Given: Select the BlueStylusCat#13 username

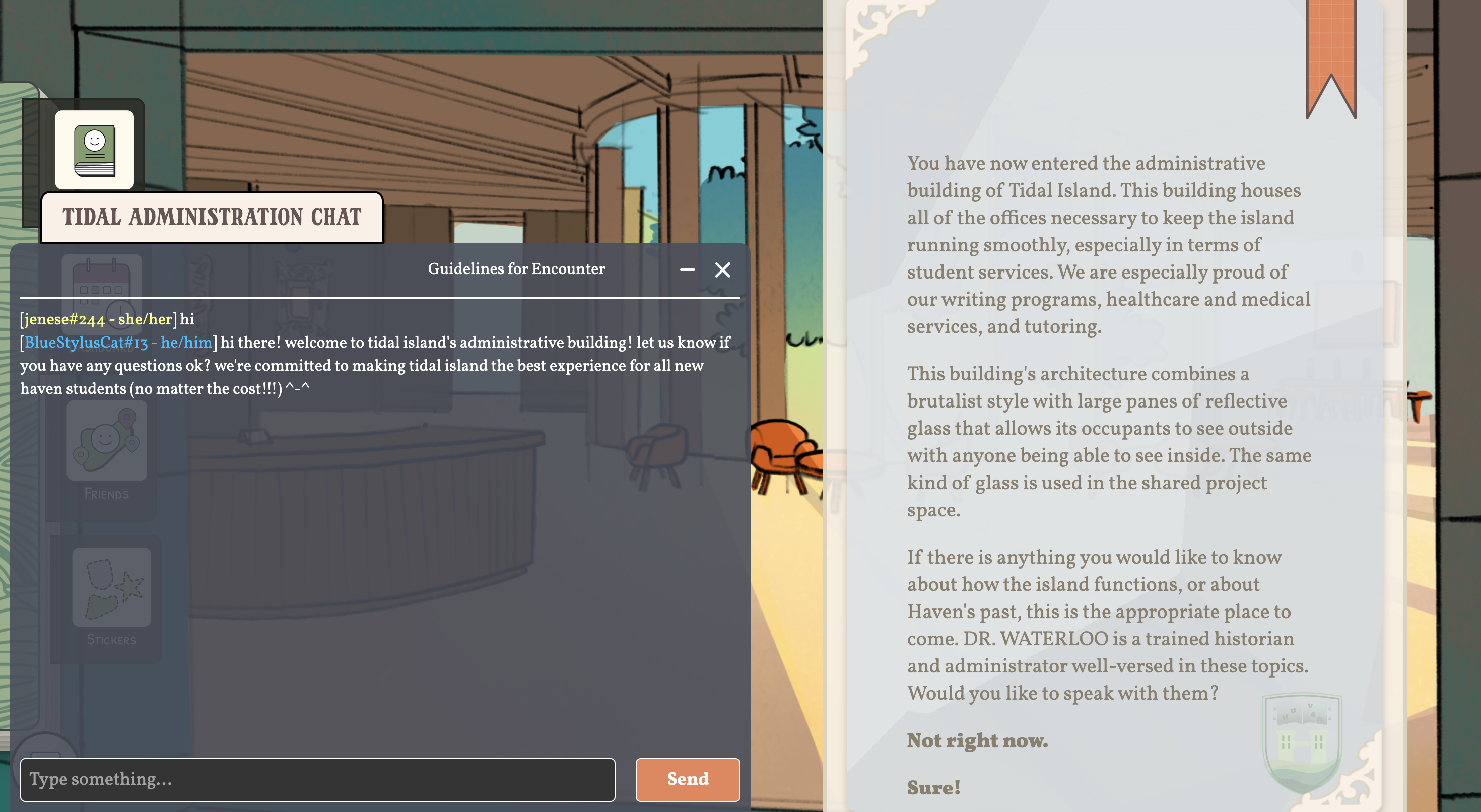Looking at the screenshot, I should [86, 343].
